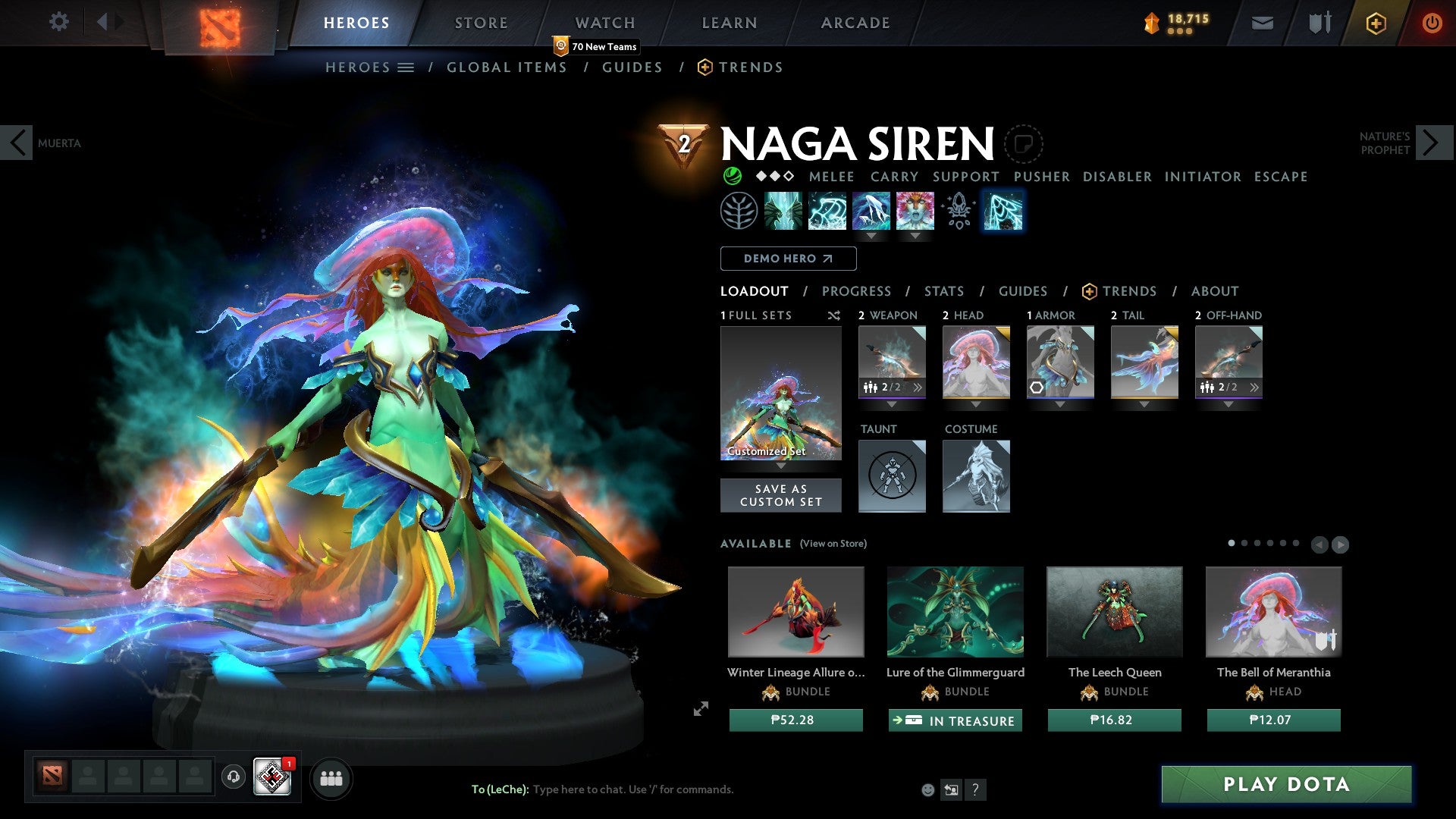The width and height of the screenshot is (1456, 819).
Task: Switch to the Progress tab
Action: [x=856, y=291]
